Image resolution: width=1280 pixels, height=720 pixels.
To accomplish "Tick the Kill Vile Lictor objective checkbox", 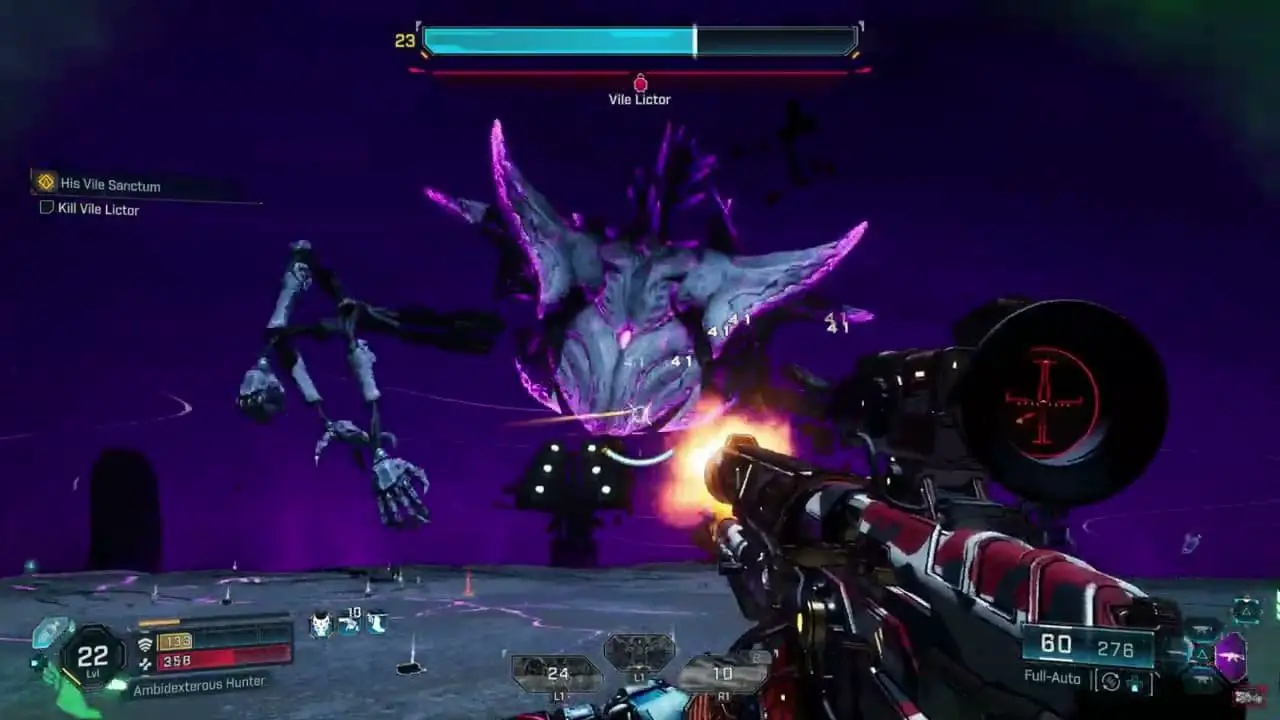I will 46,208.
